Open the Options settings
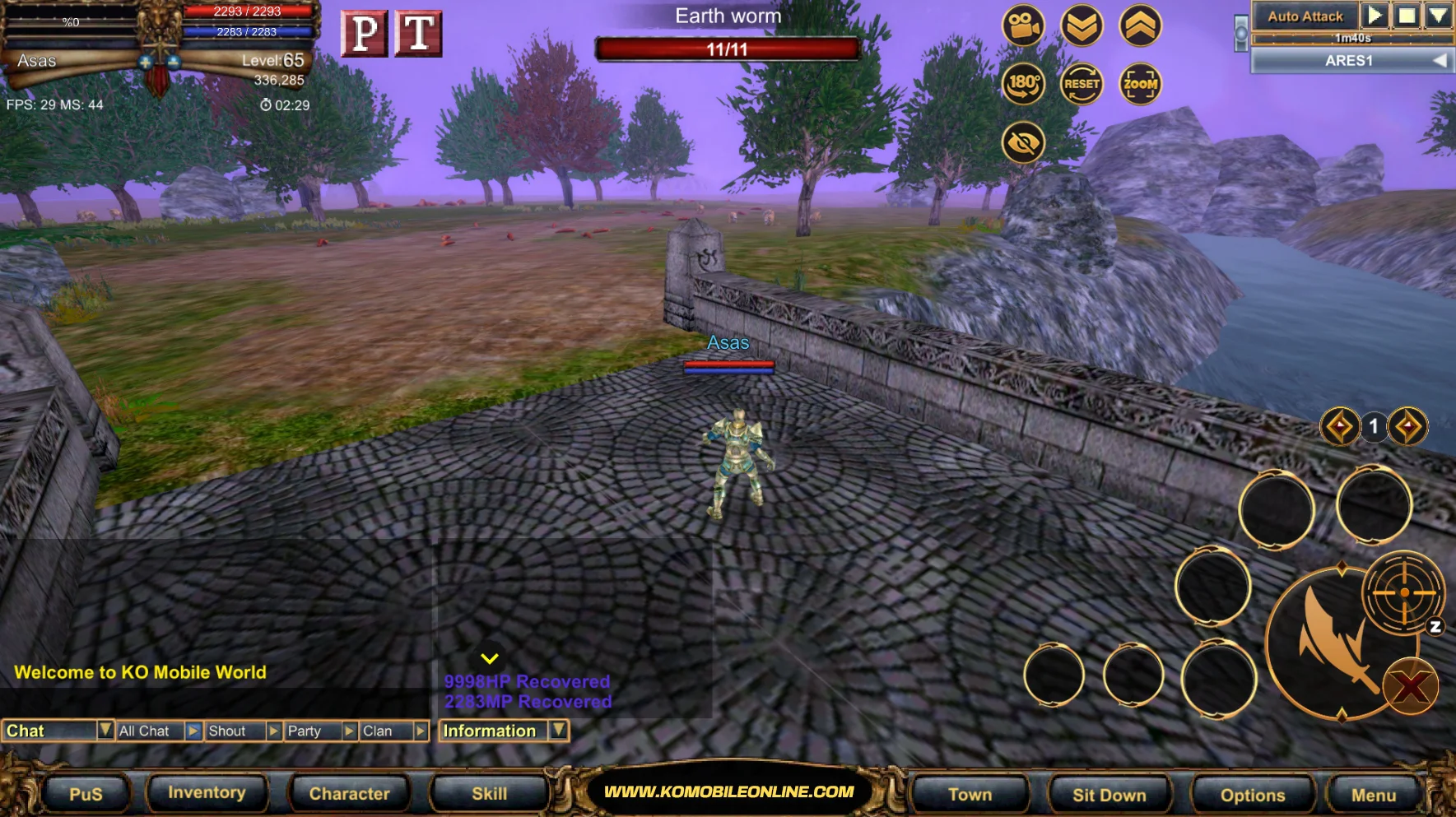The width and height of the screenshot is (1456, 817). [x=1252, y=795]
